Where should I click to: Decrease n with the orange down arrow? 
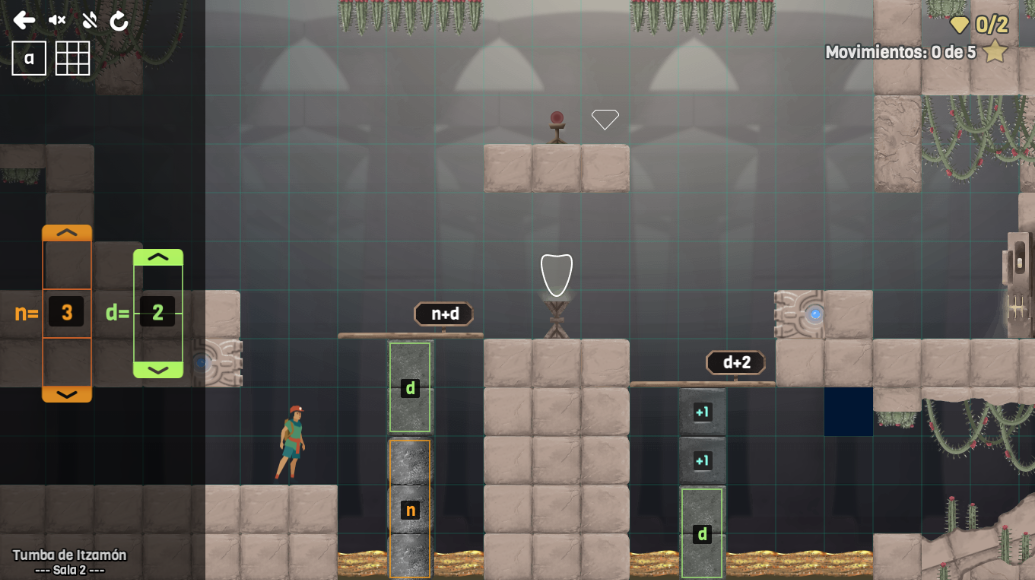point(67,394)
